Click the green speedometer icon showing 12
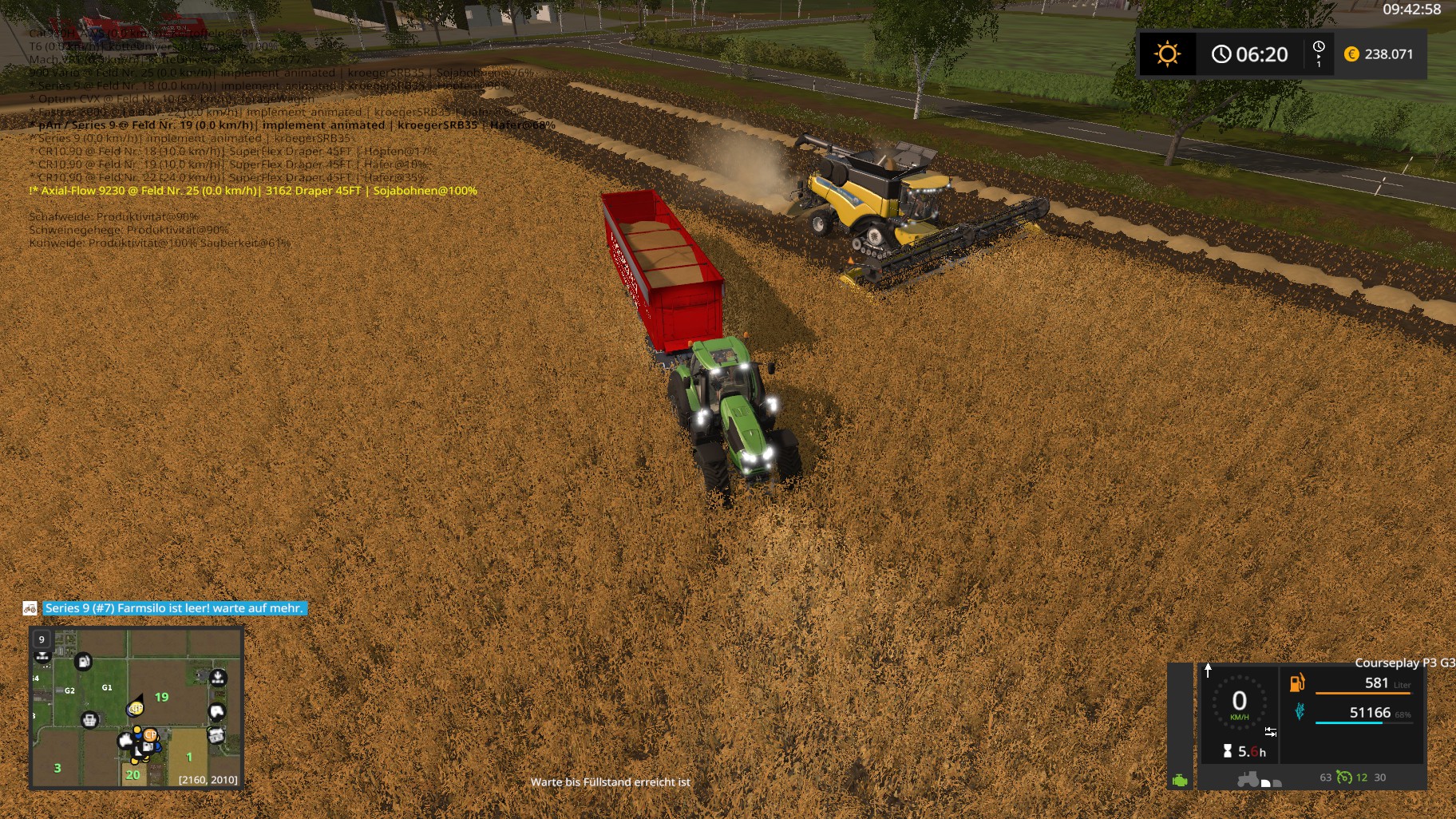 point(1343,778)
